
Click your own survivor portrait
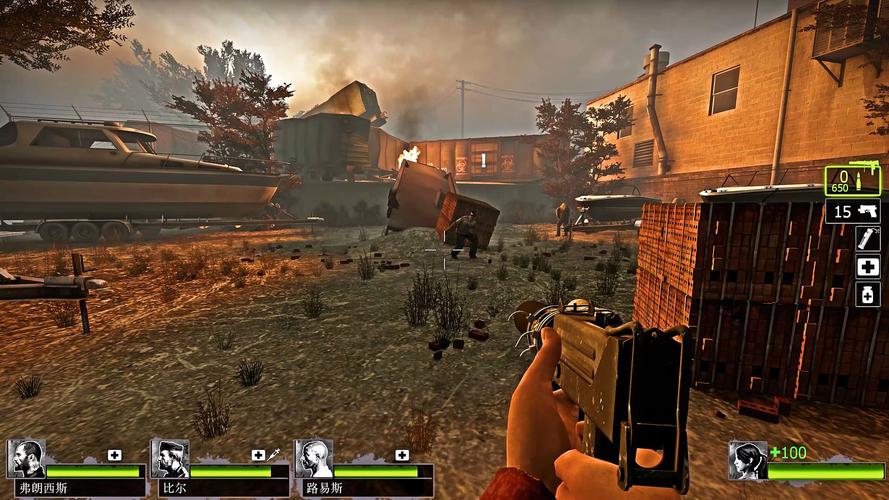click(x=747, y=460)
